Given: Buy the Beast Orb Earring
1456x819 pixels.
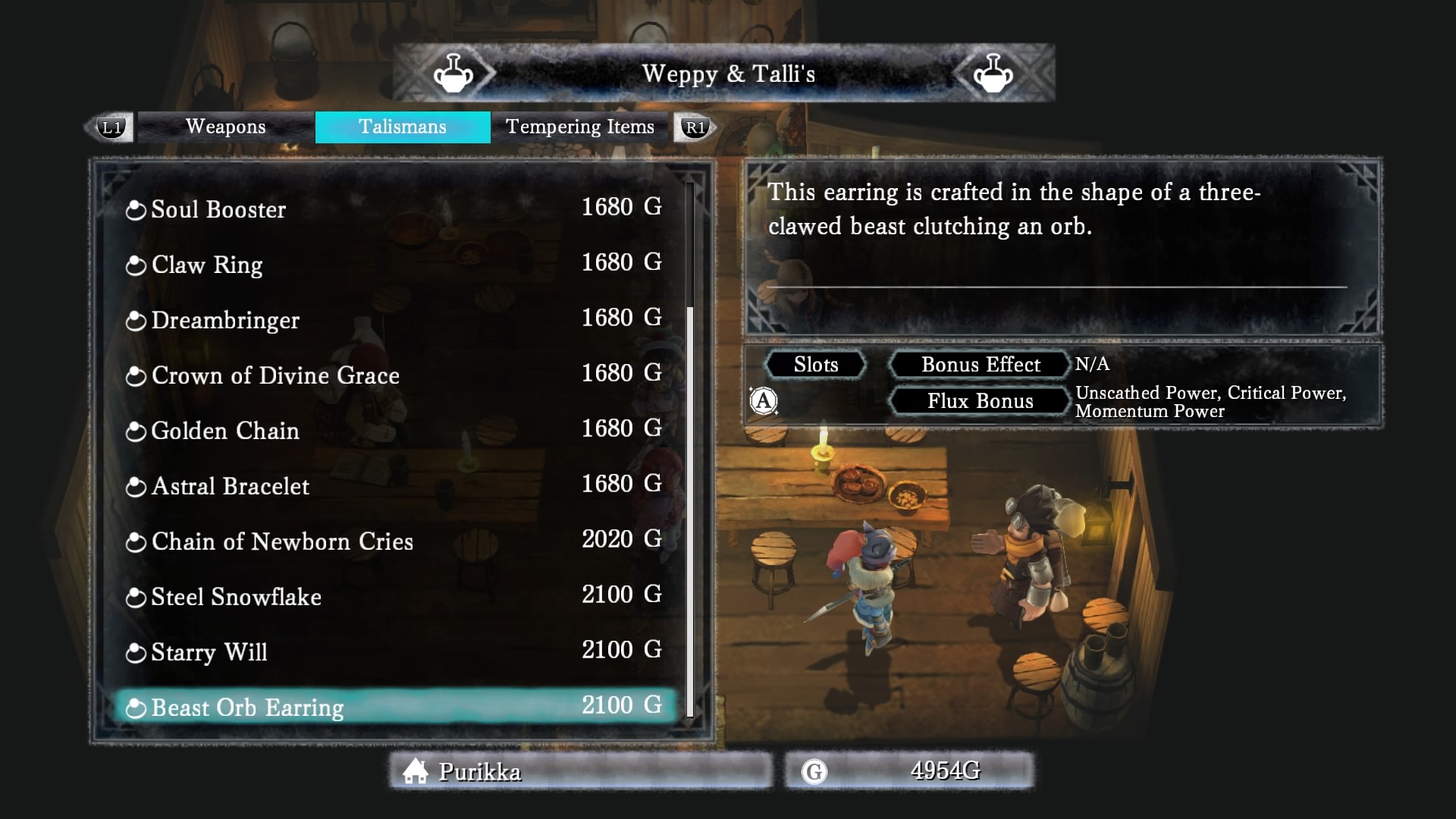Looking at the screenshot, I should [394, 707].
